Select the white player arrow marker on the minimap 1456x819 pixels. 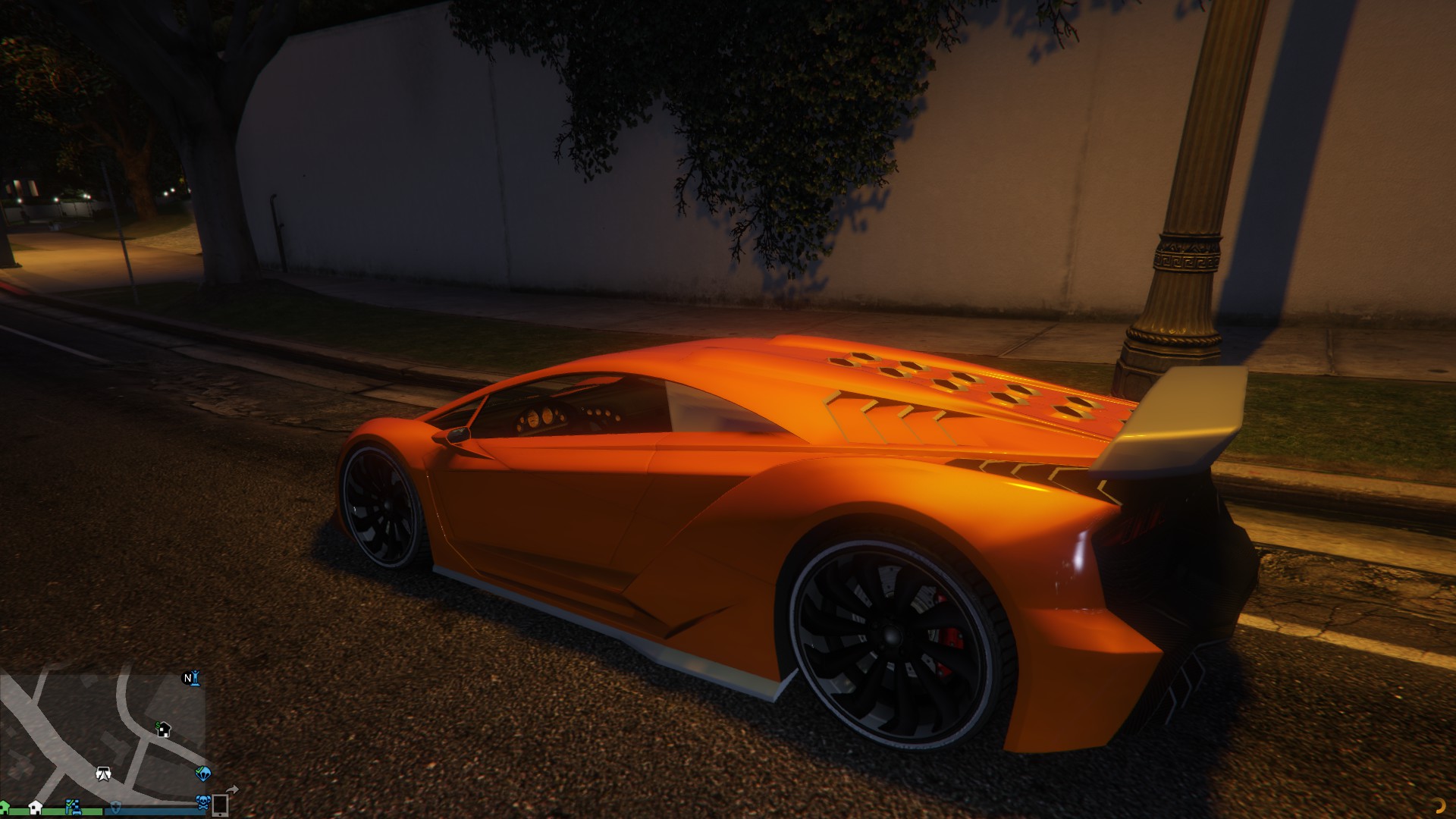[x=104, y=775]
